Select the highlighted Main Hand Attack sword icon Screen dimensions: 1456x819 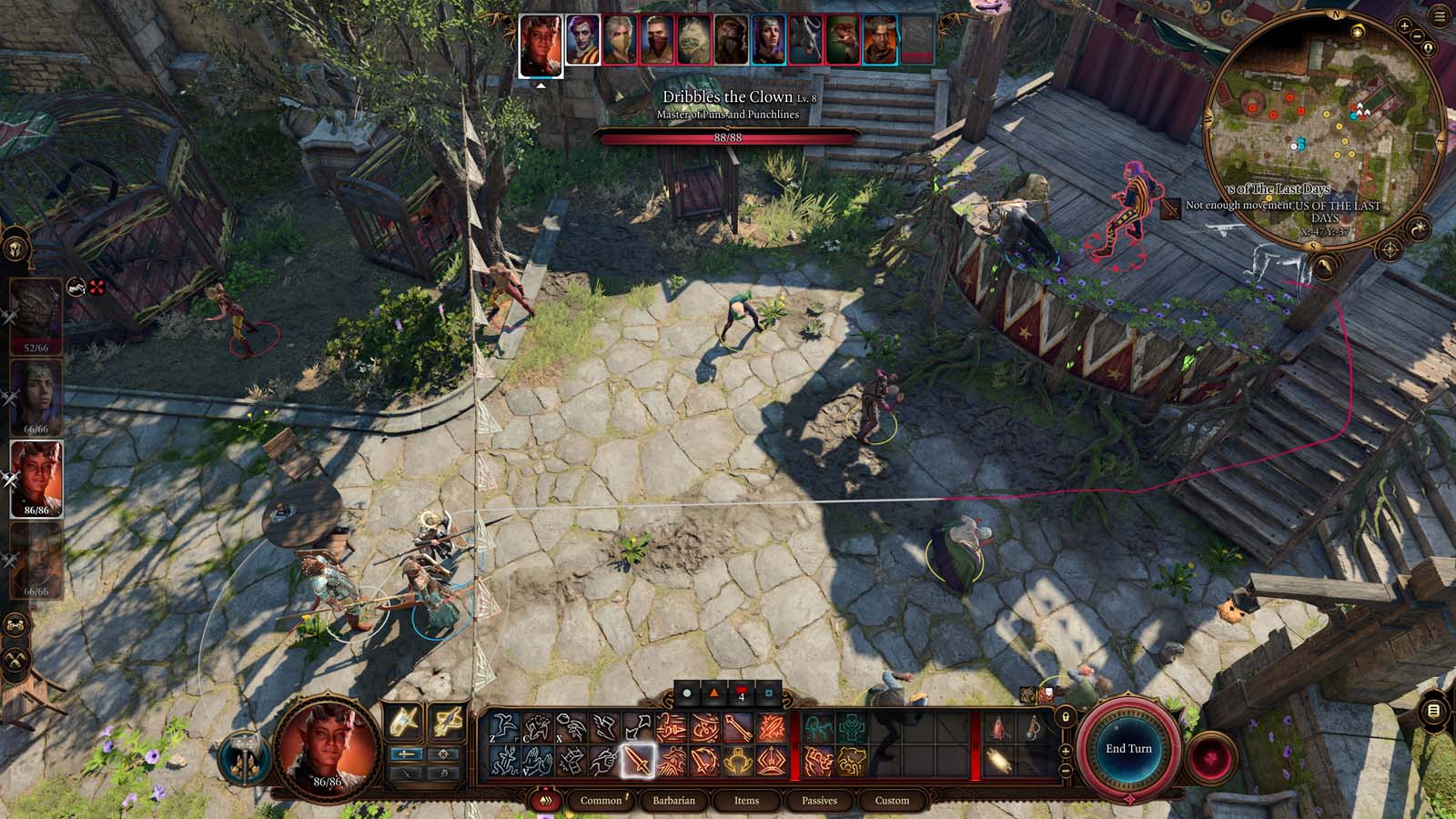click(638, 760)
